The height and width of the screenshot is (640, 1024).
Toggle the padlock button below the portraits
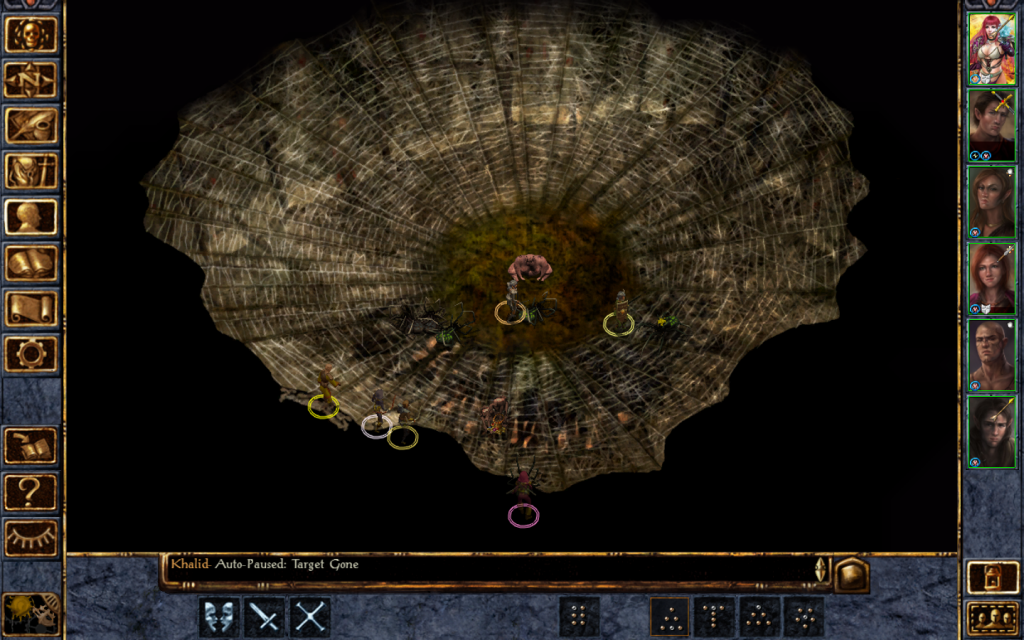991,578
